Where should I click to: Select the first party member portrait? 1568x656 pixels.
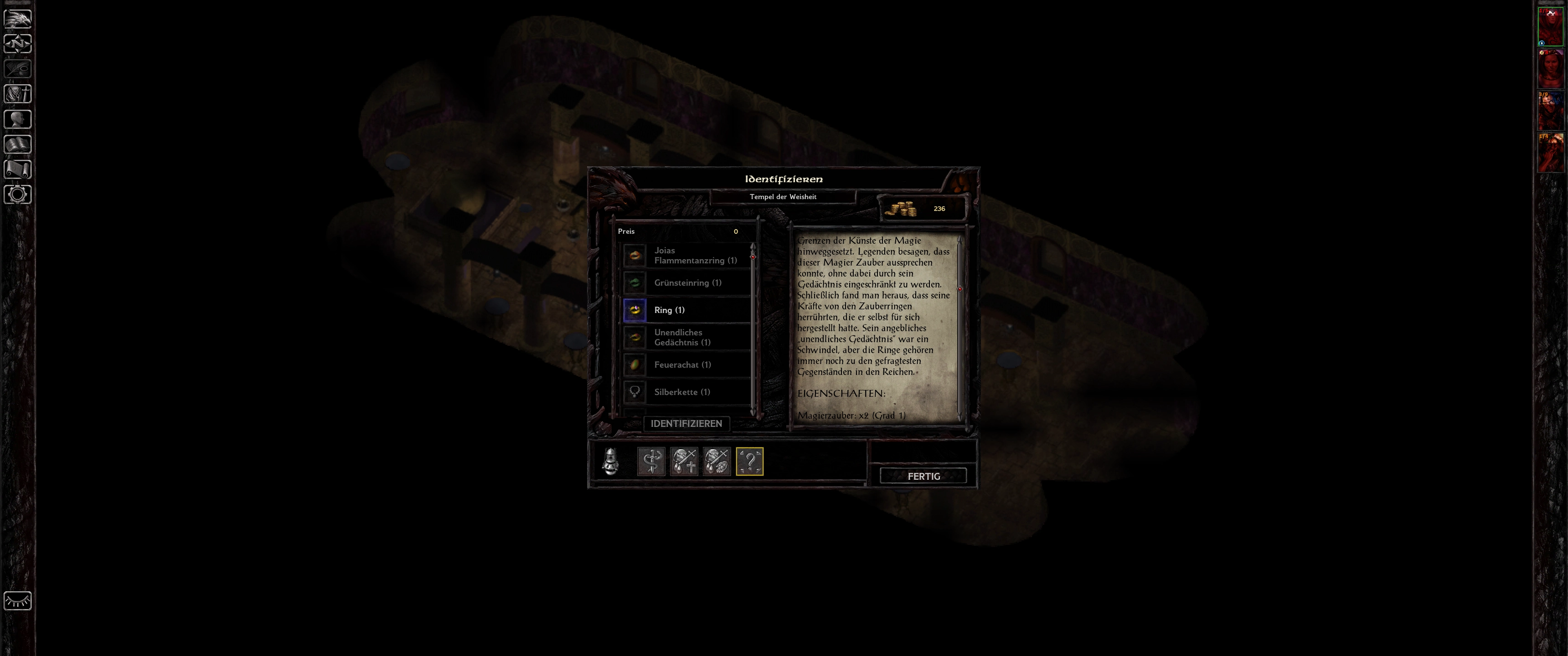tap(1550, 26)
